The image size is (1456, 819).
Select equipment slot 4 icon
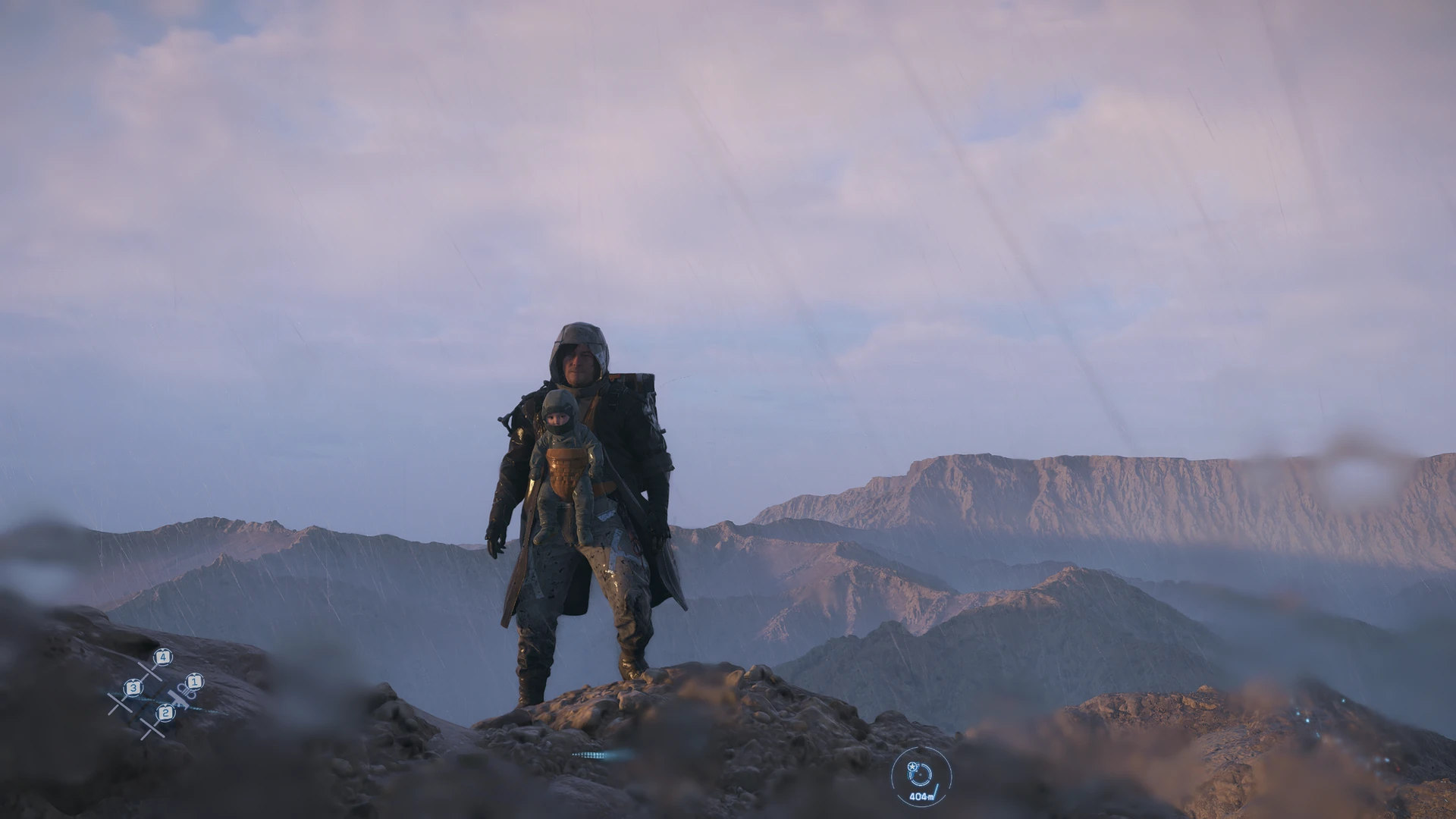click(162, 657)
